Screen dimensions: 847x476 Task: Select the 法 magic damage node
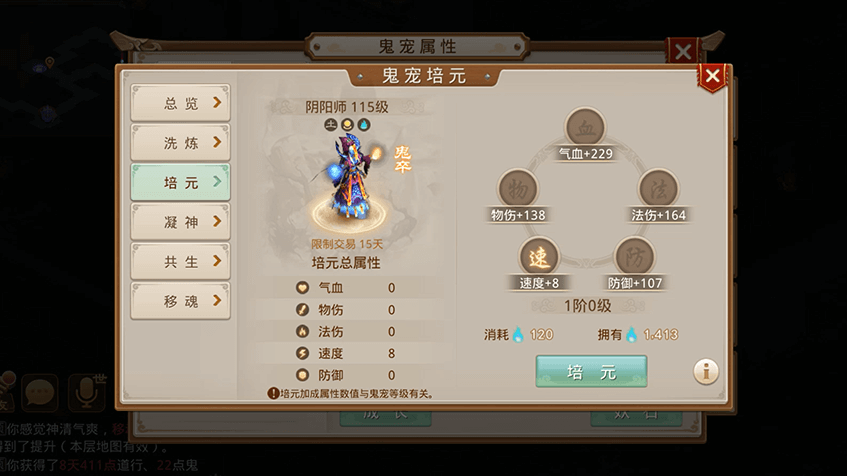(x=658, y=188)
